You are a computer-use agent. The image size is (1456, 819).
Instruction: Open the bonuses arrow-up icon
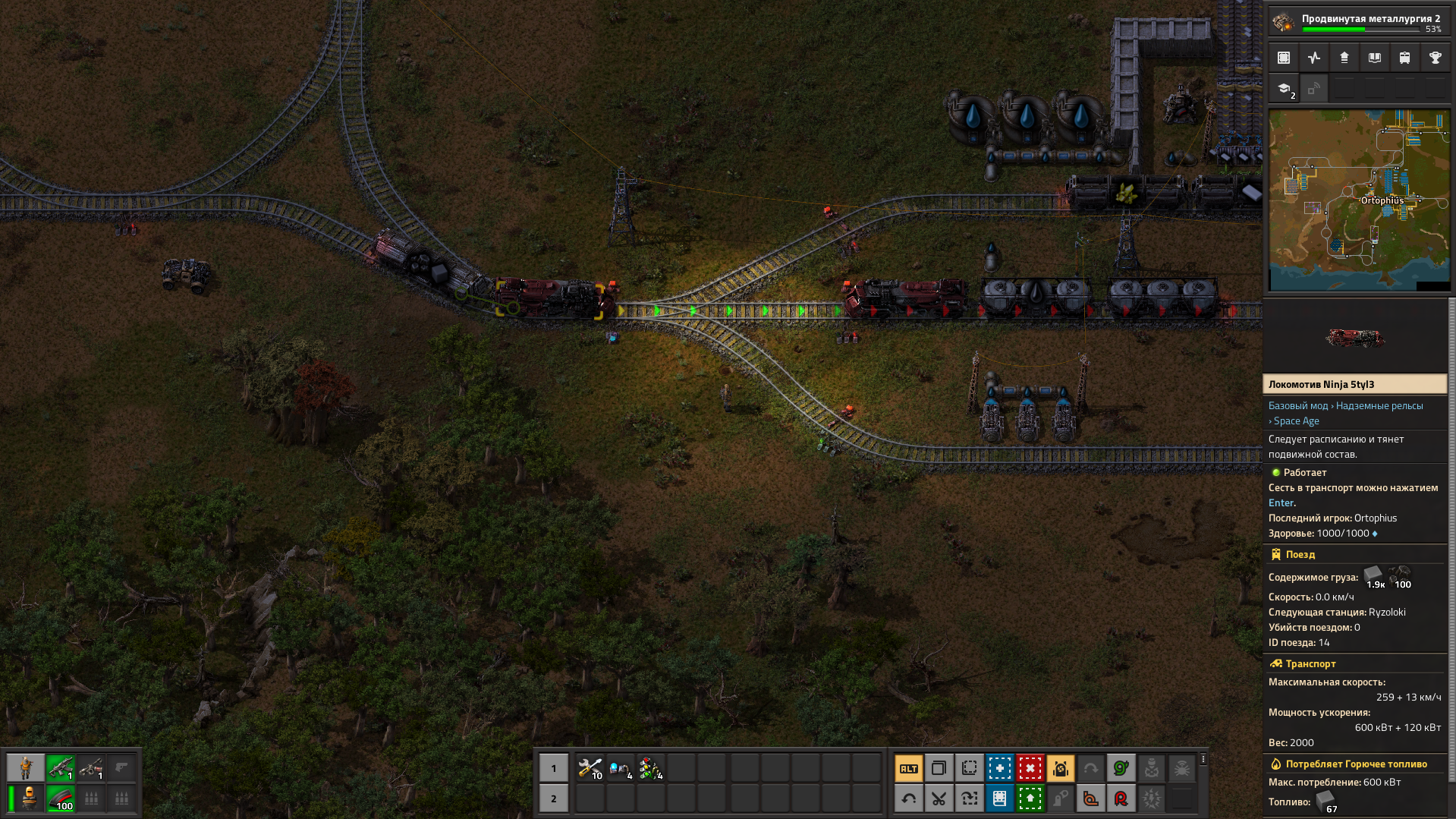1344,58
